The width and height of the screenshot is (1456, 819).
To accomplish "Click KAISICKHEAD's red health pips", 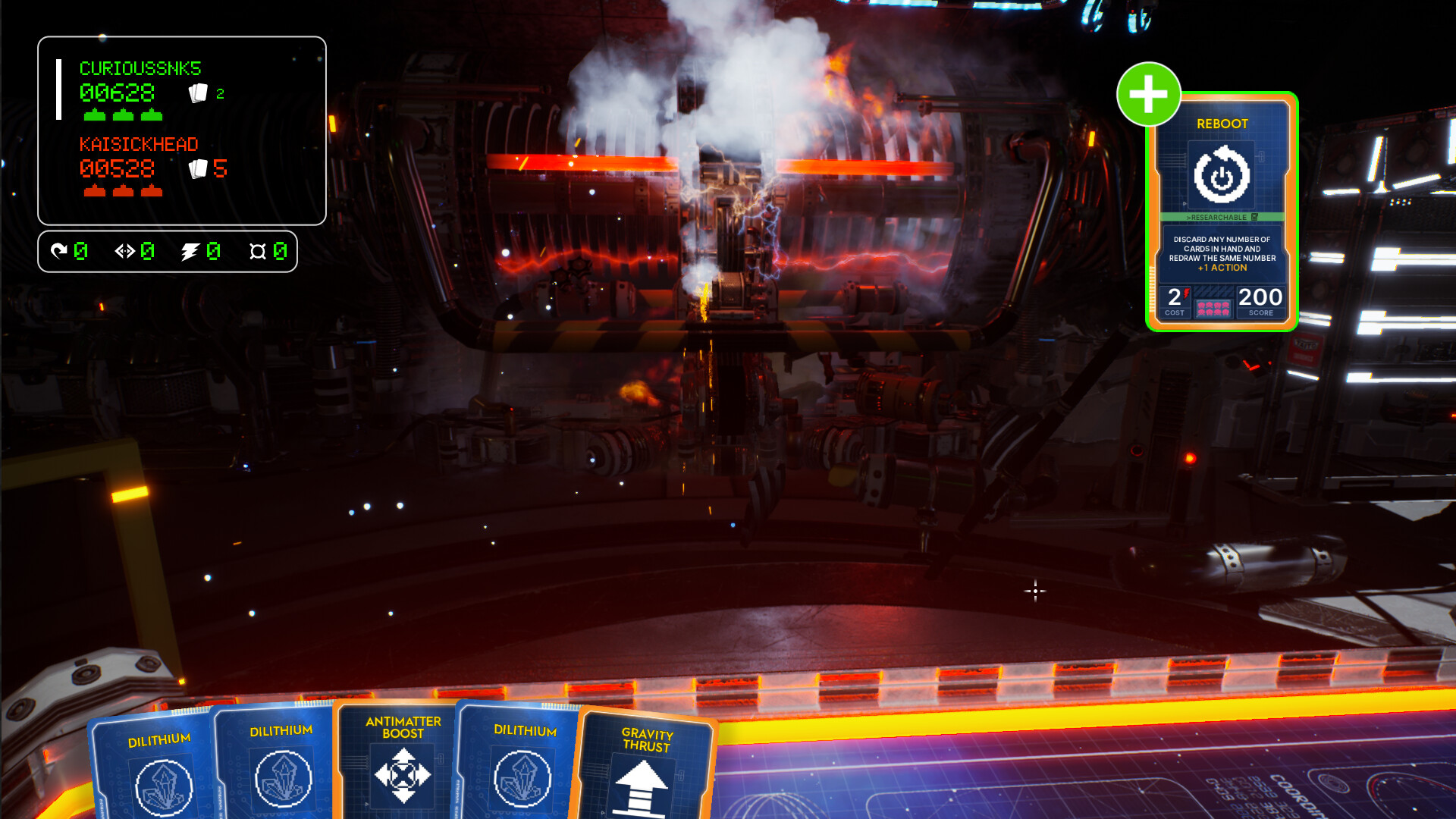I will pyautogui.click(x=124, y=192).
